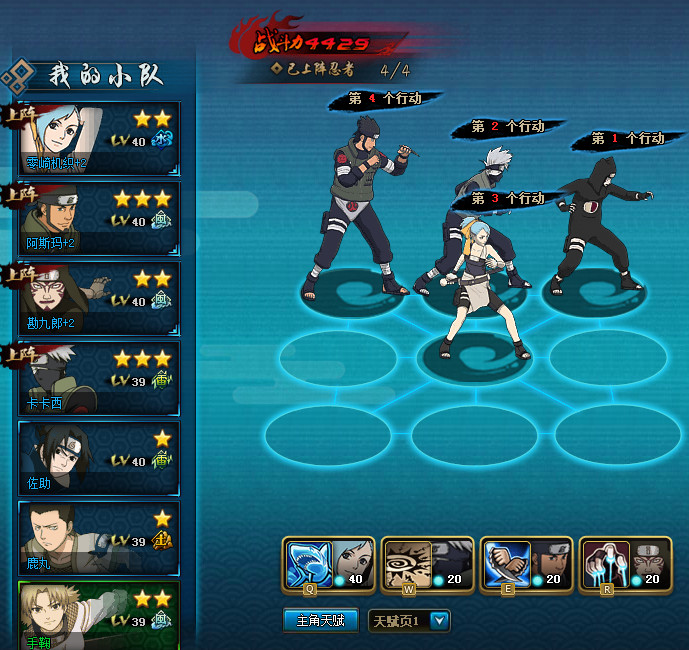Expand the 天赋页1 dropdown
Image resolution: width=689 pixels, height=650 pixels.
click(438, 621)
